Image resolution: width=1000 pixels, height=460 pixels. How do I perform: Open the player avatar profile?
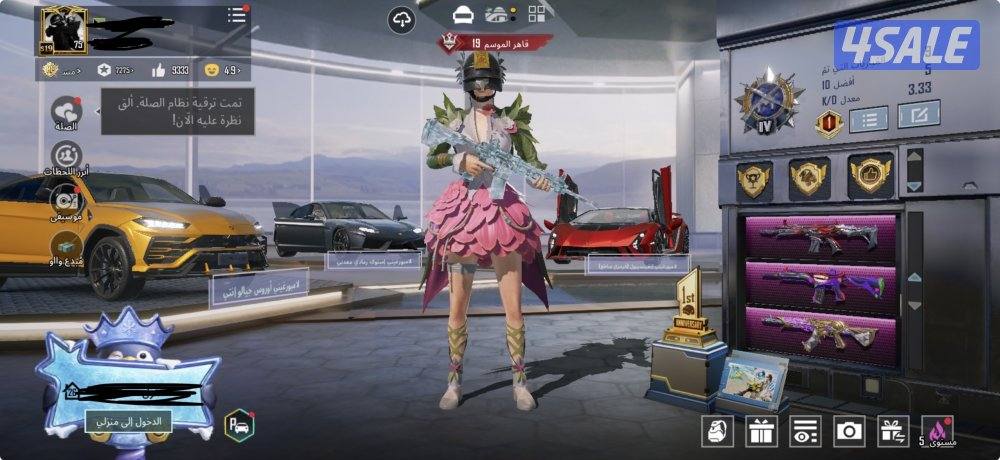[63, 31]
